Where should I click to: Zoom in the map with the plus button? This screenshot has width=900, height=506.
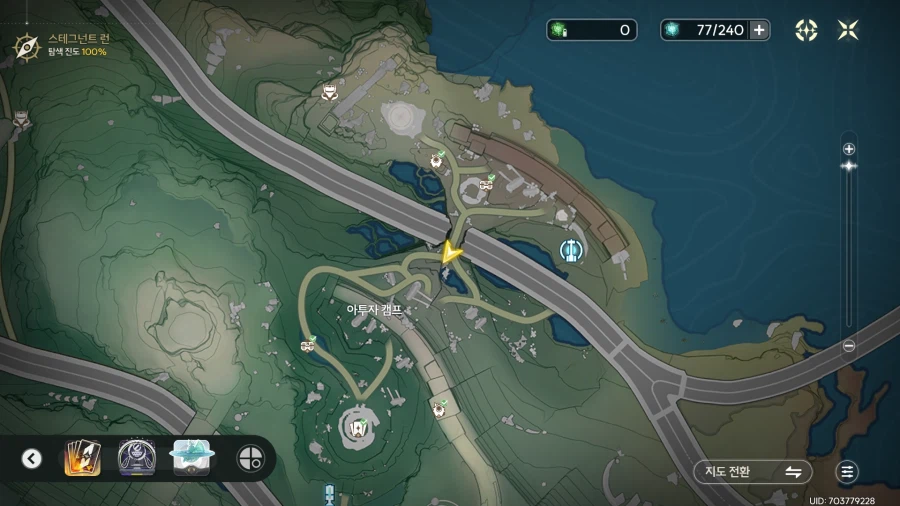849,149
